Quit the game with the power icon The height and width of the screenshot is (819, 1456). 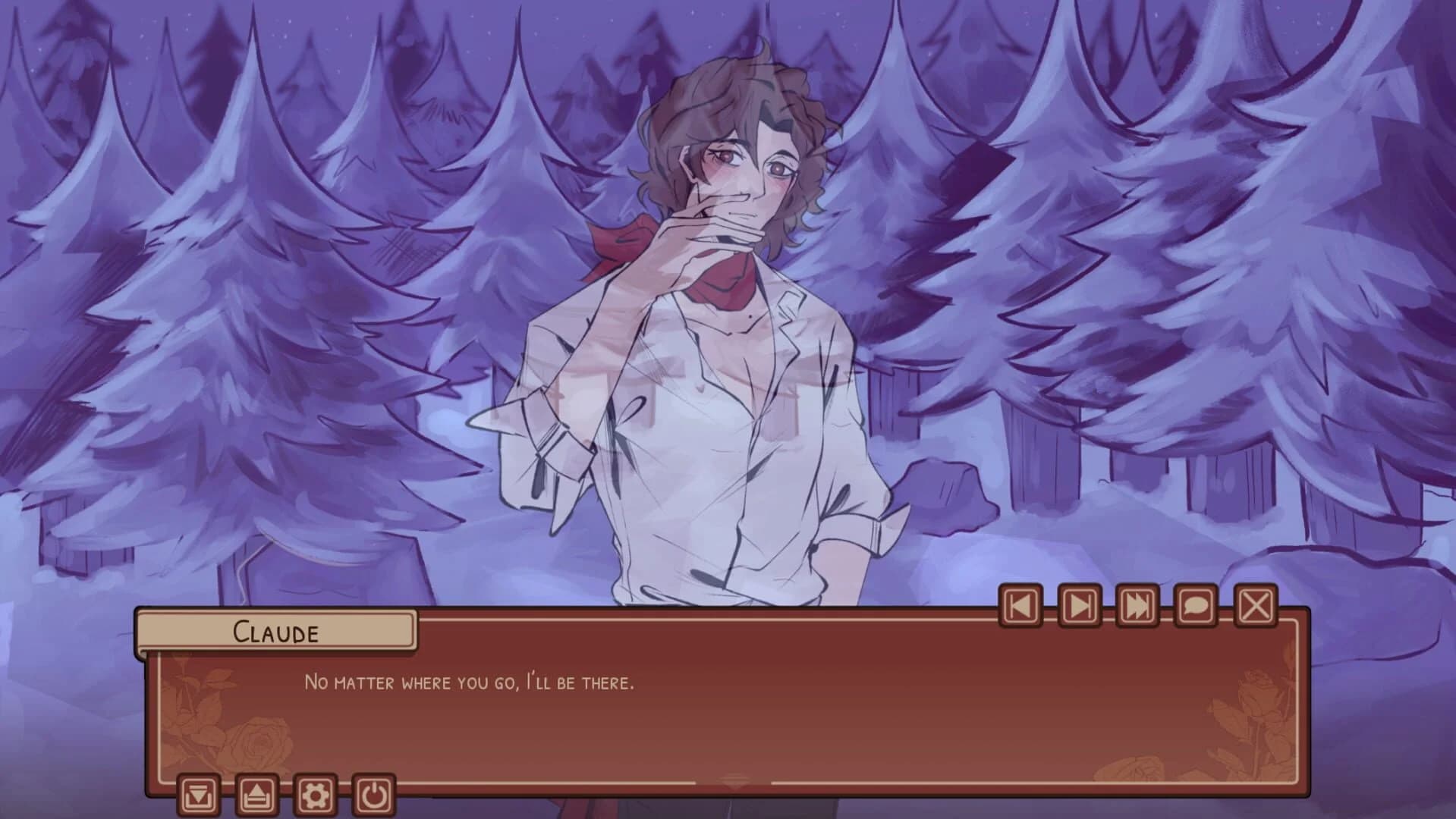pos(373,794)
